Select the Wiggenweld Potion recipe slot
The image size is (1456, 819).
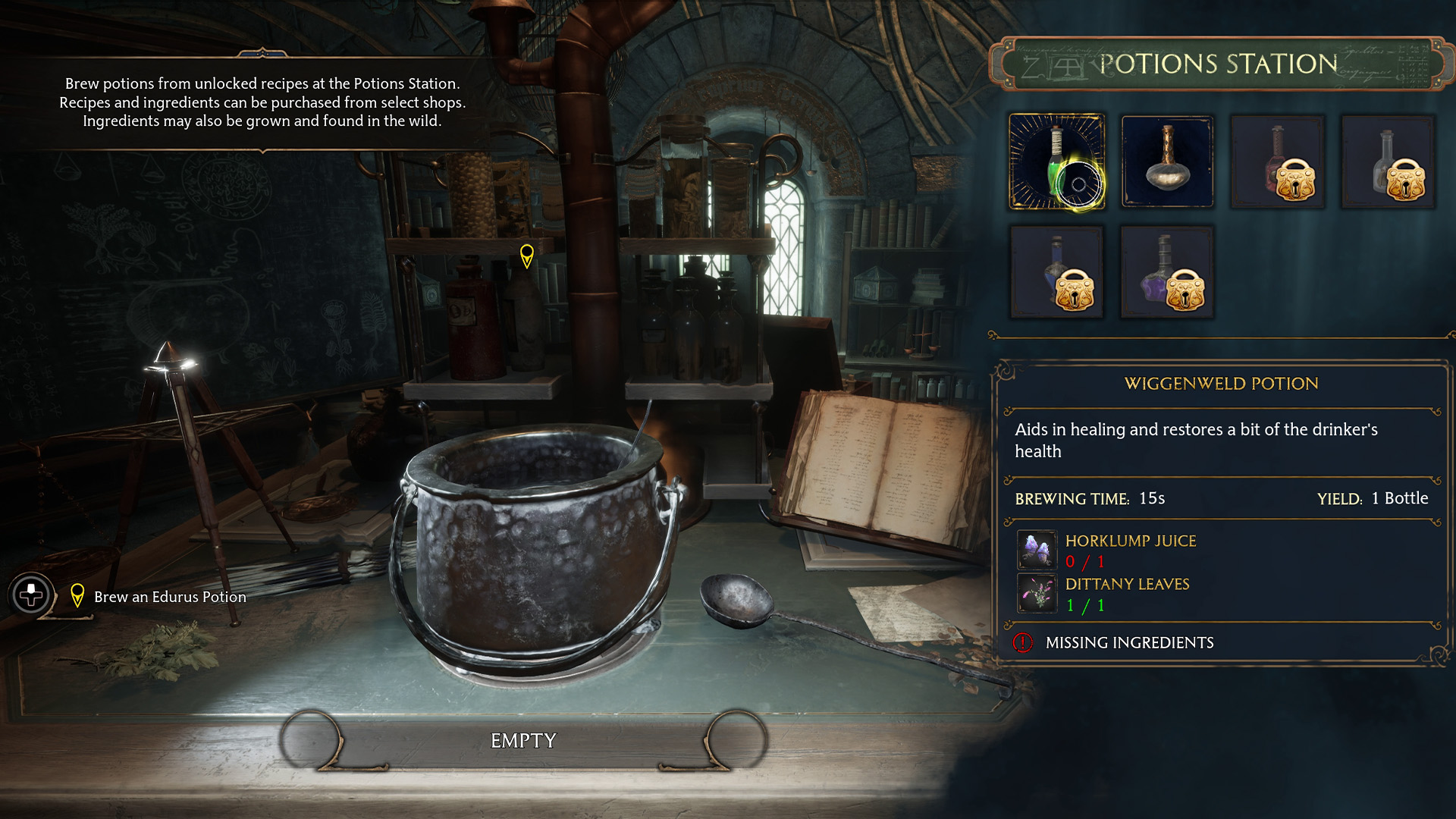(1056, 162)
